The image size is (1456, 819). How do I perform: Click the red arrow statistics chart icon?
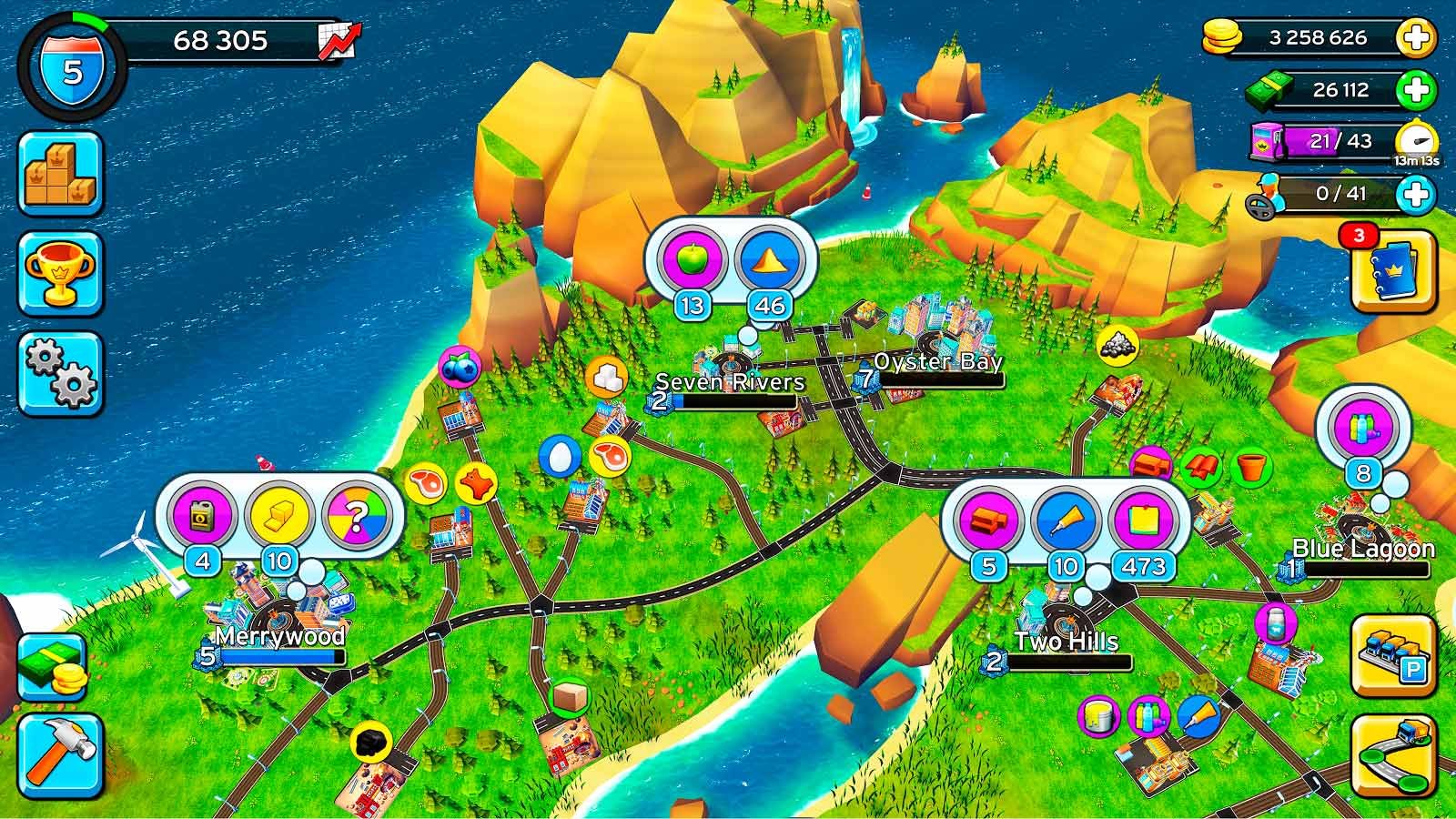(x=339, y=41)
